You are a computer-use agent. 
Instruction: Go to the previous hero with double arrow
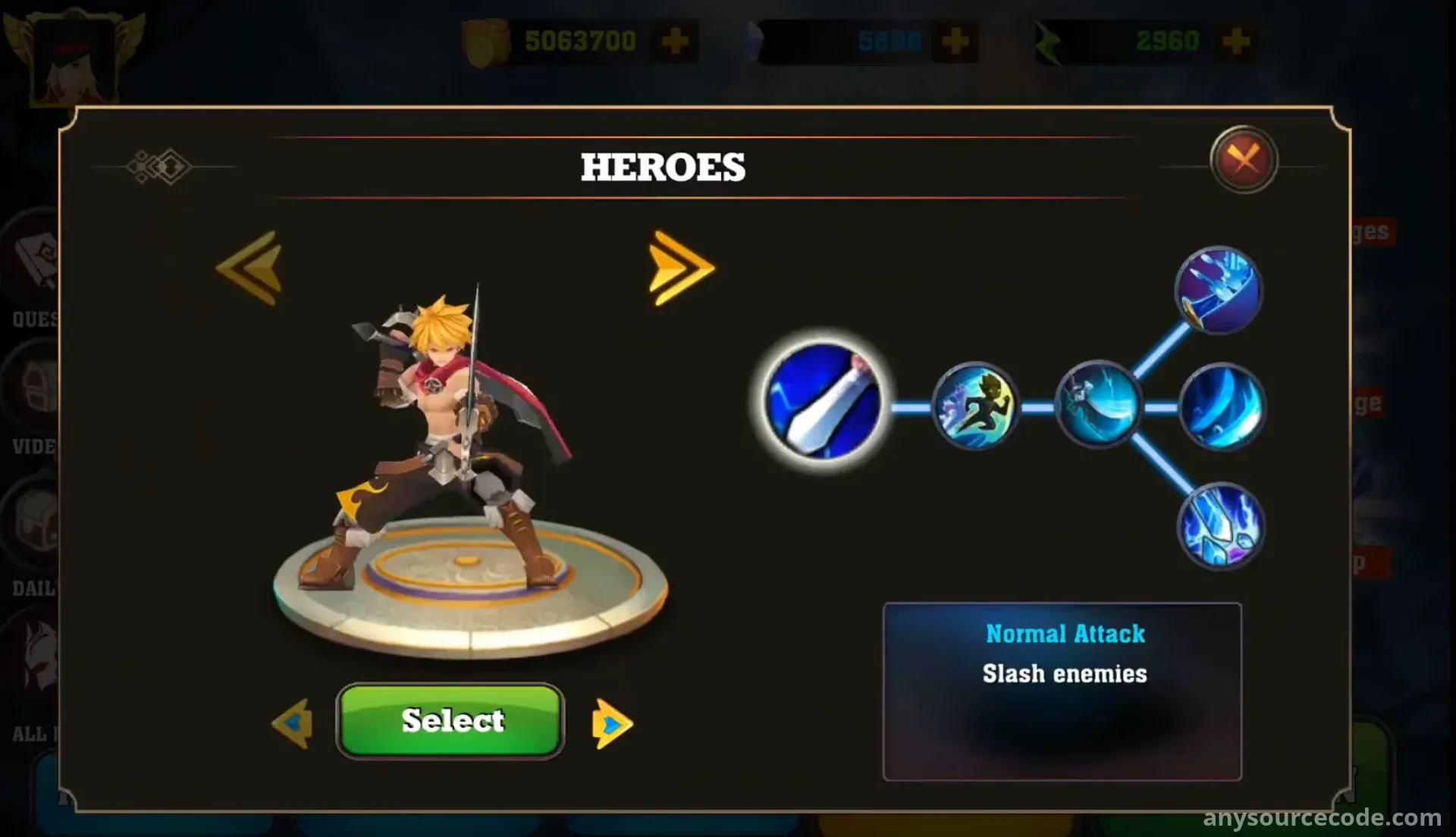250,268
